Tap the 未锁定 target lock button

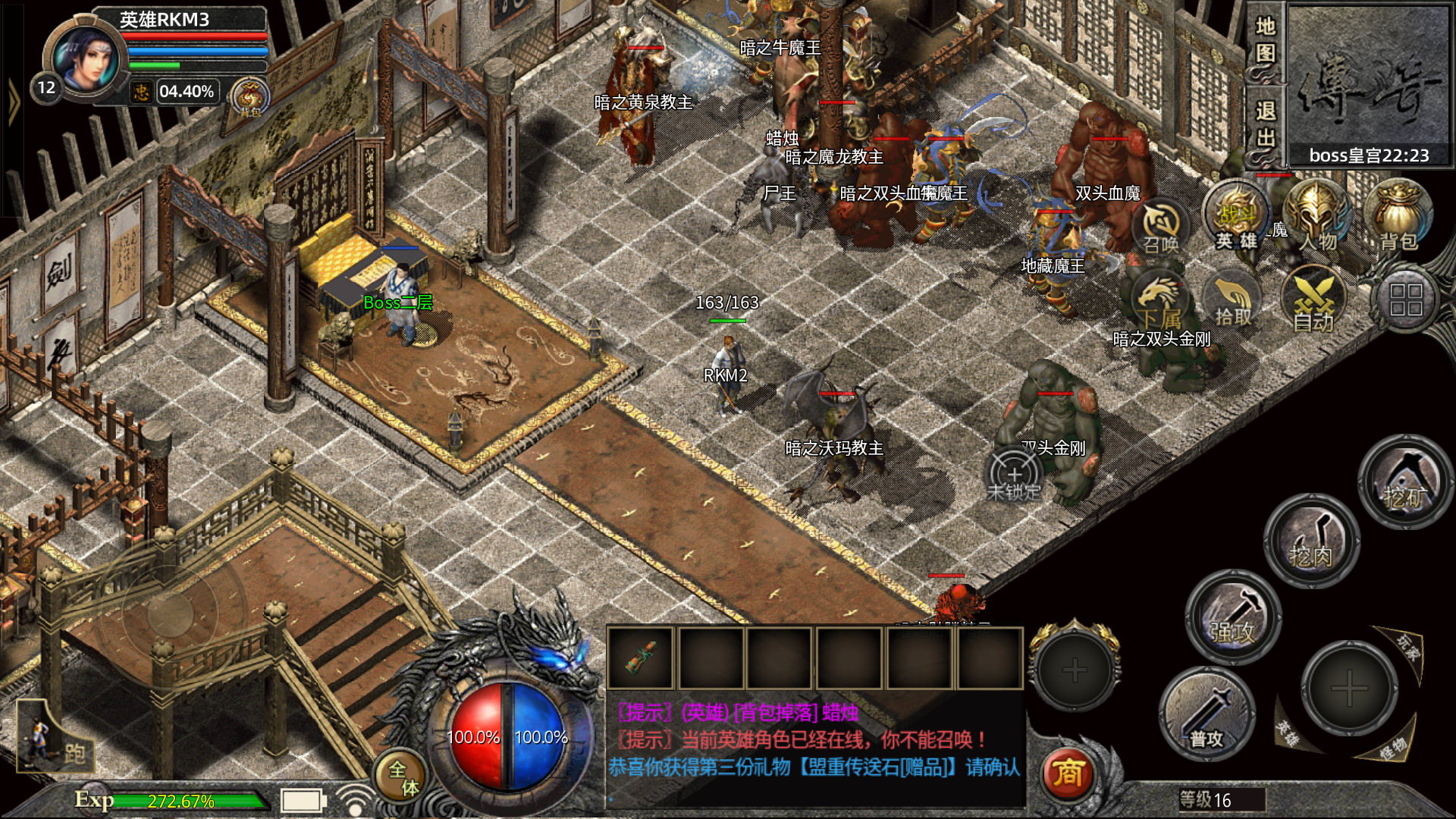(x=1014, y=476)
